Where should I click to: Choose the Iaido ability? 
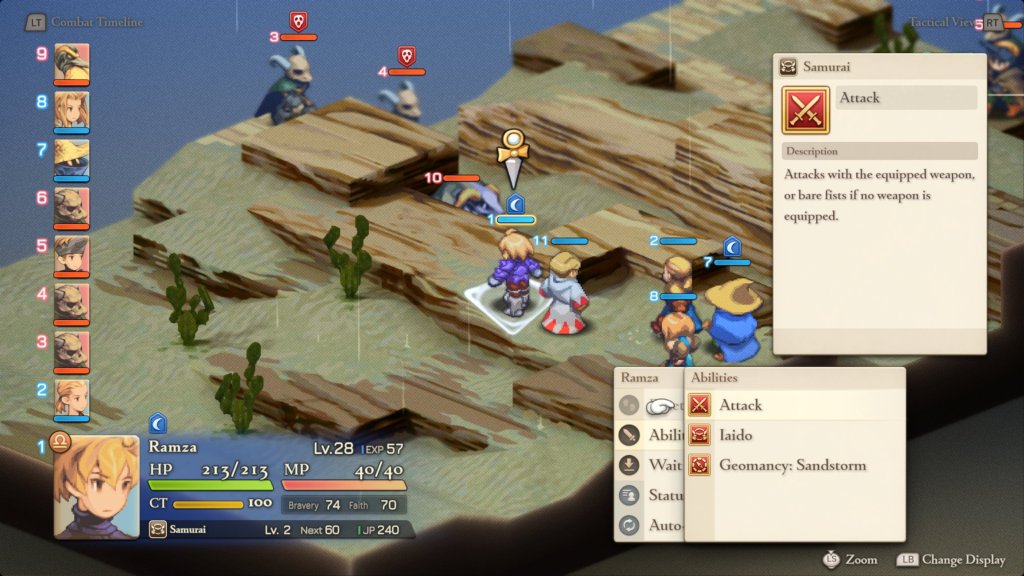735,435
